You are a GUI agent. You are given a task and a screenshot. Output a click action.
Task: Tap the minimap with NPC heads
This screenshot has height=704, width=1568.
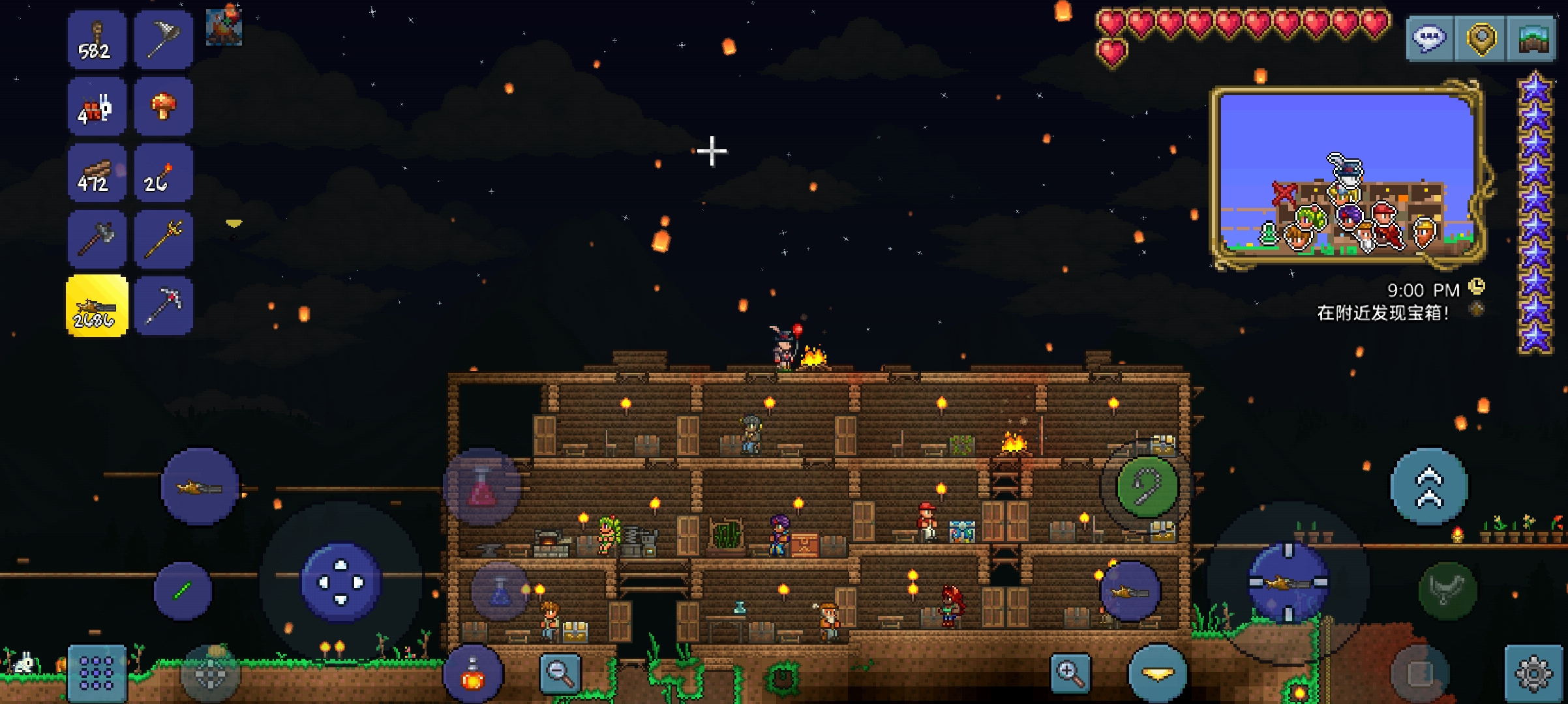pos(1346,175)
